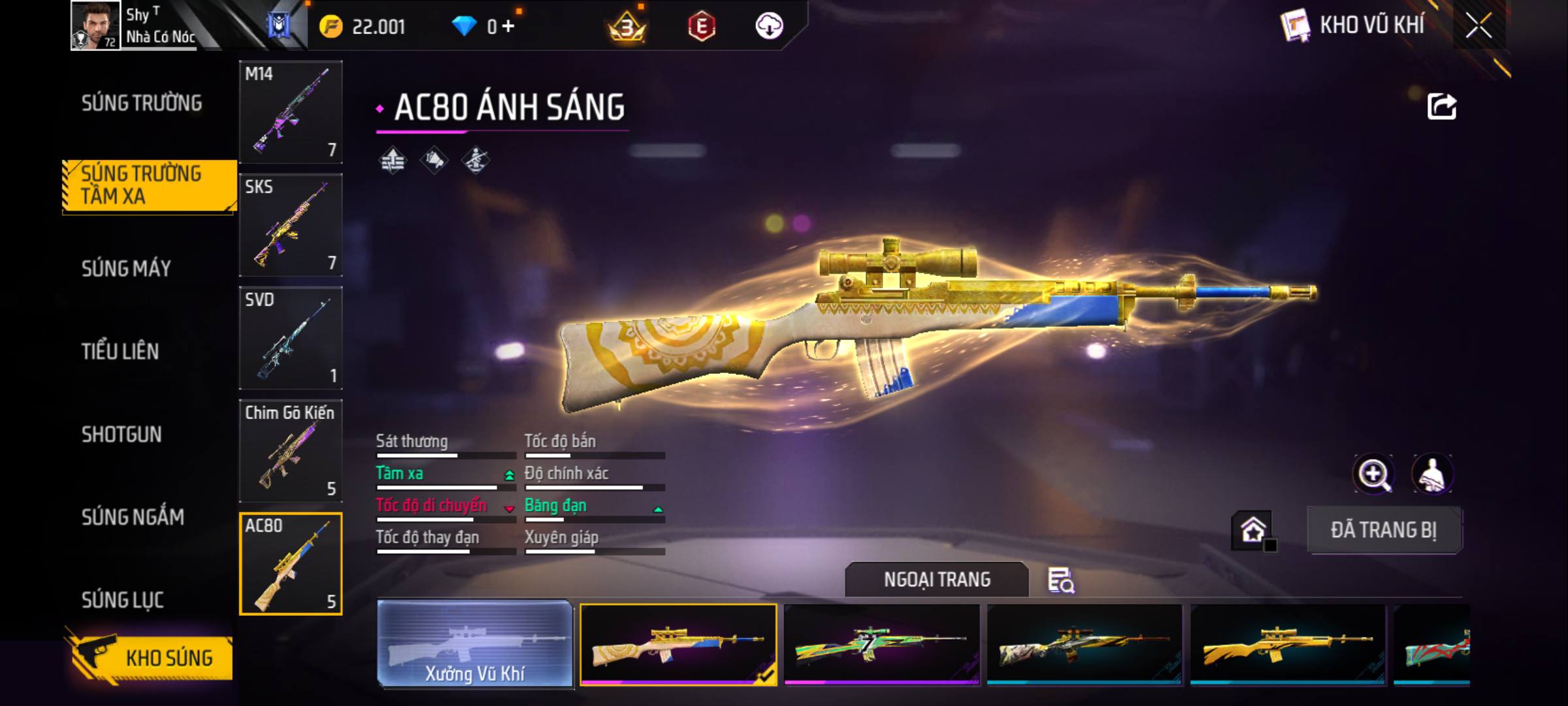
Task: Choose the SVD weapon tile
Action: [x=291, y=338]
